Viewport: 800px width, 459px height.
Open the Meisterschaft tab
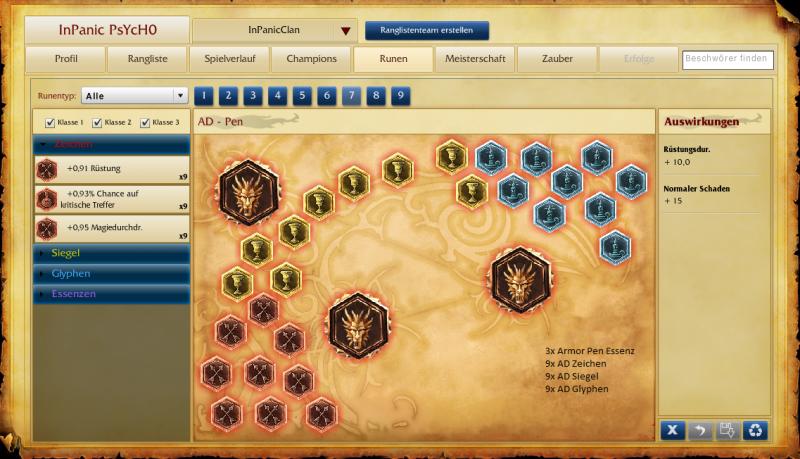click(x=475, y=59)
